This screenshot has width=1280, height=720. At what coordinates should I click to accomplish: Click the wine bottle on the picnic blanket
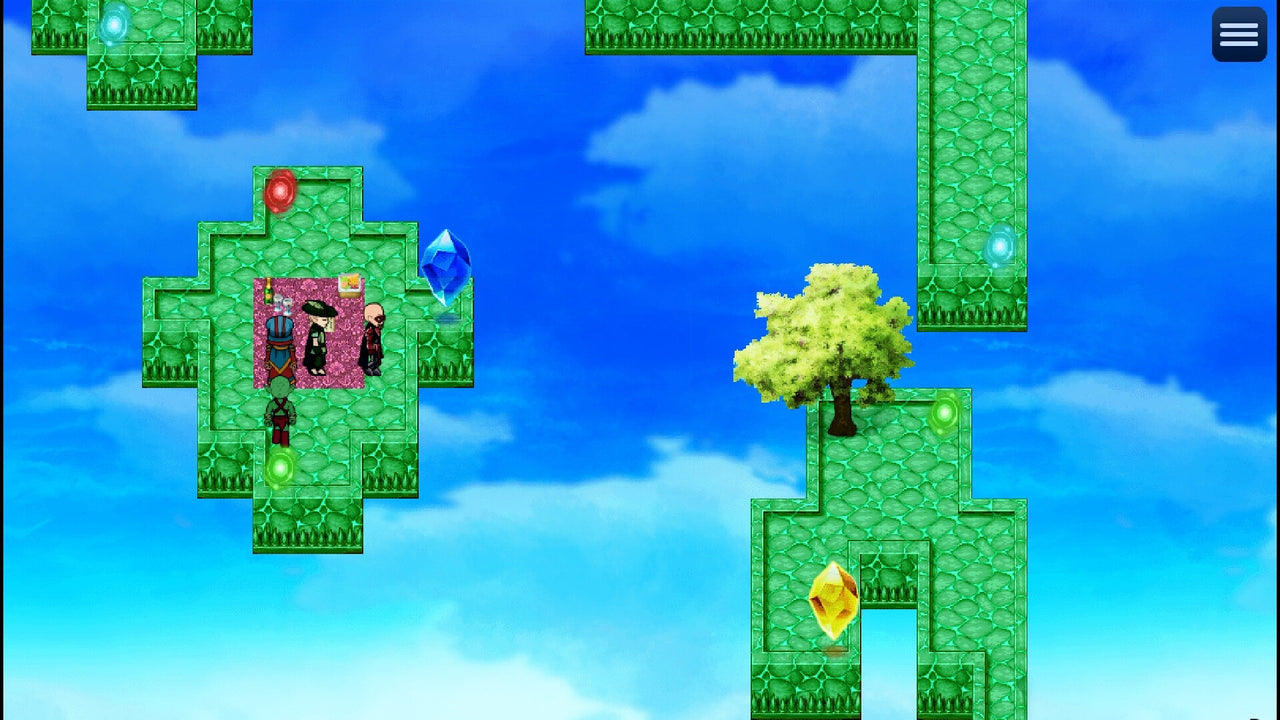click(x=267, y=290)
